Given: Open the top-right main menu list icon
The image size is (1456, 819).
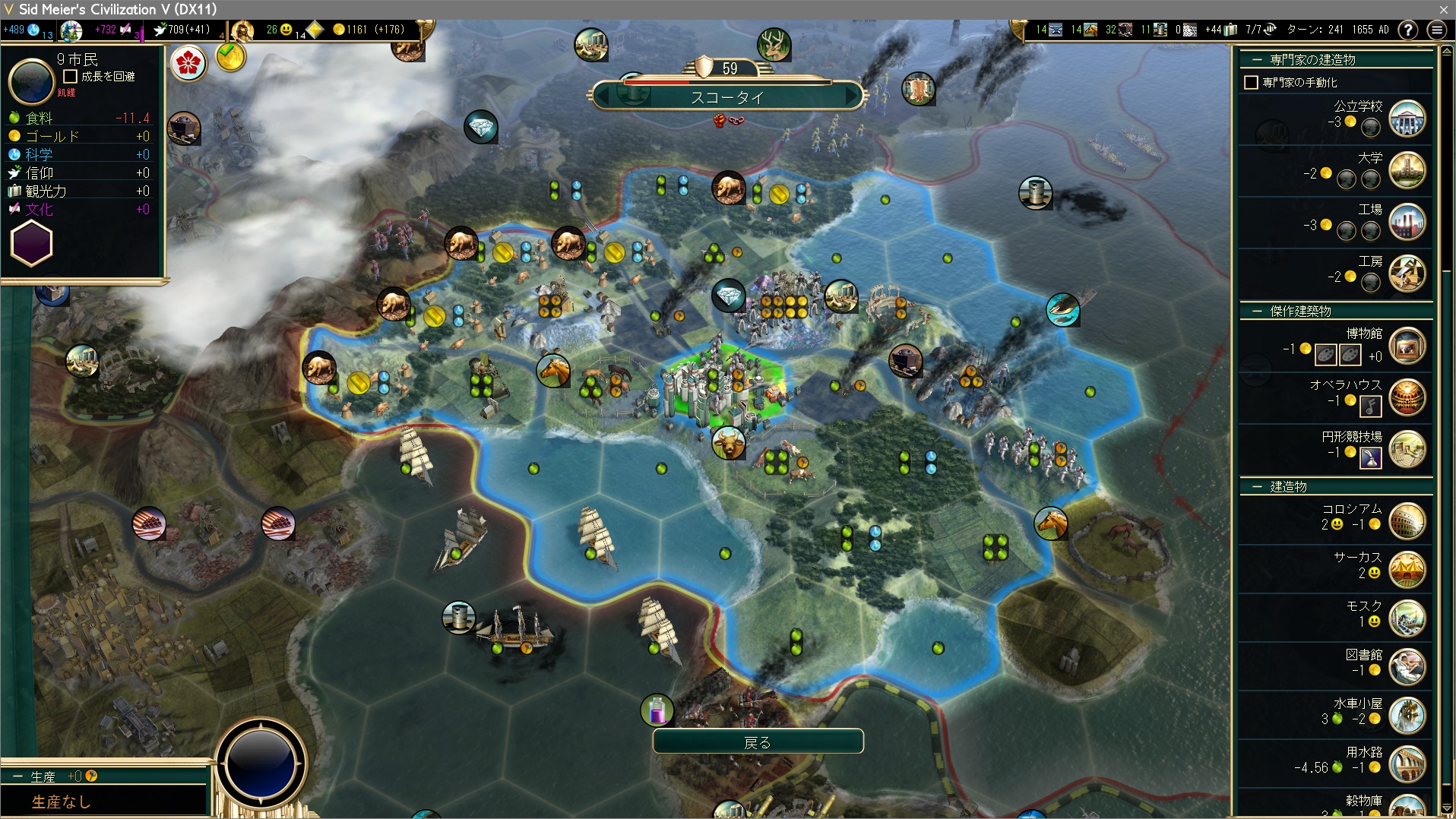Looking at the screenshot, I should (x=1436, y=30).
